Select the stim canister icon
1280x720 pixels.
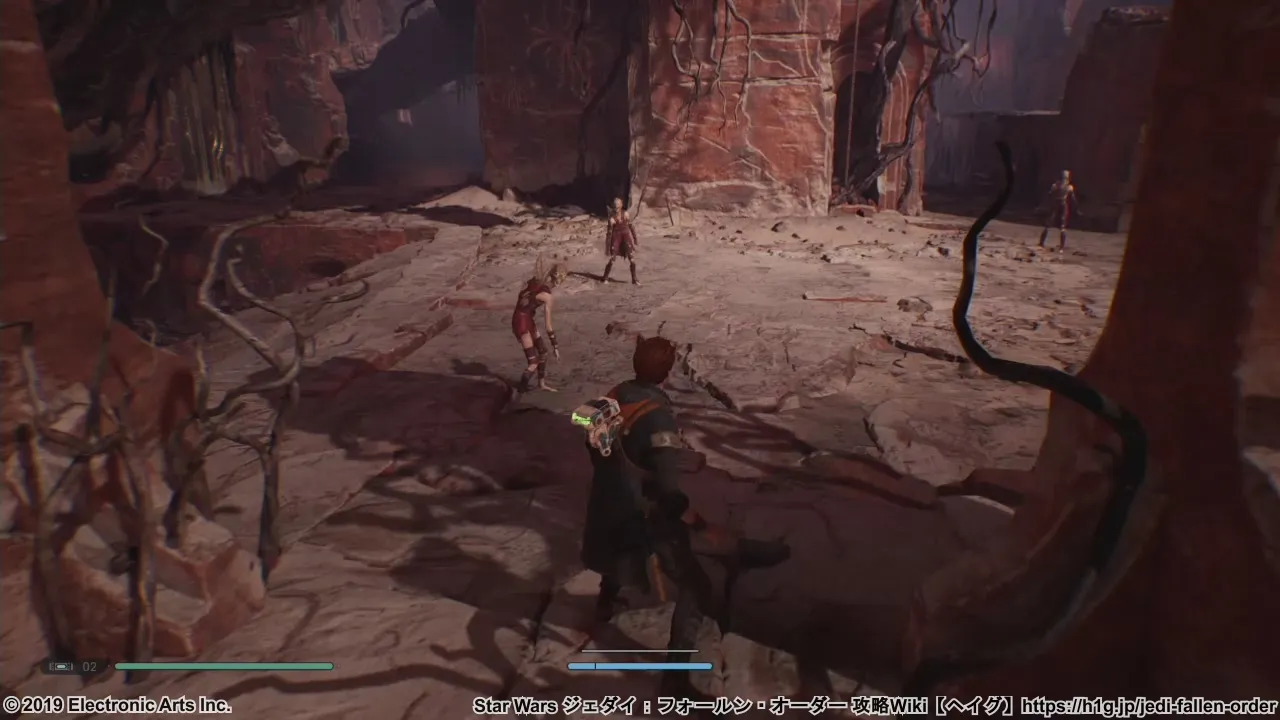[x=61, y=666]
